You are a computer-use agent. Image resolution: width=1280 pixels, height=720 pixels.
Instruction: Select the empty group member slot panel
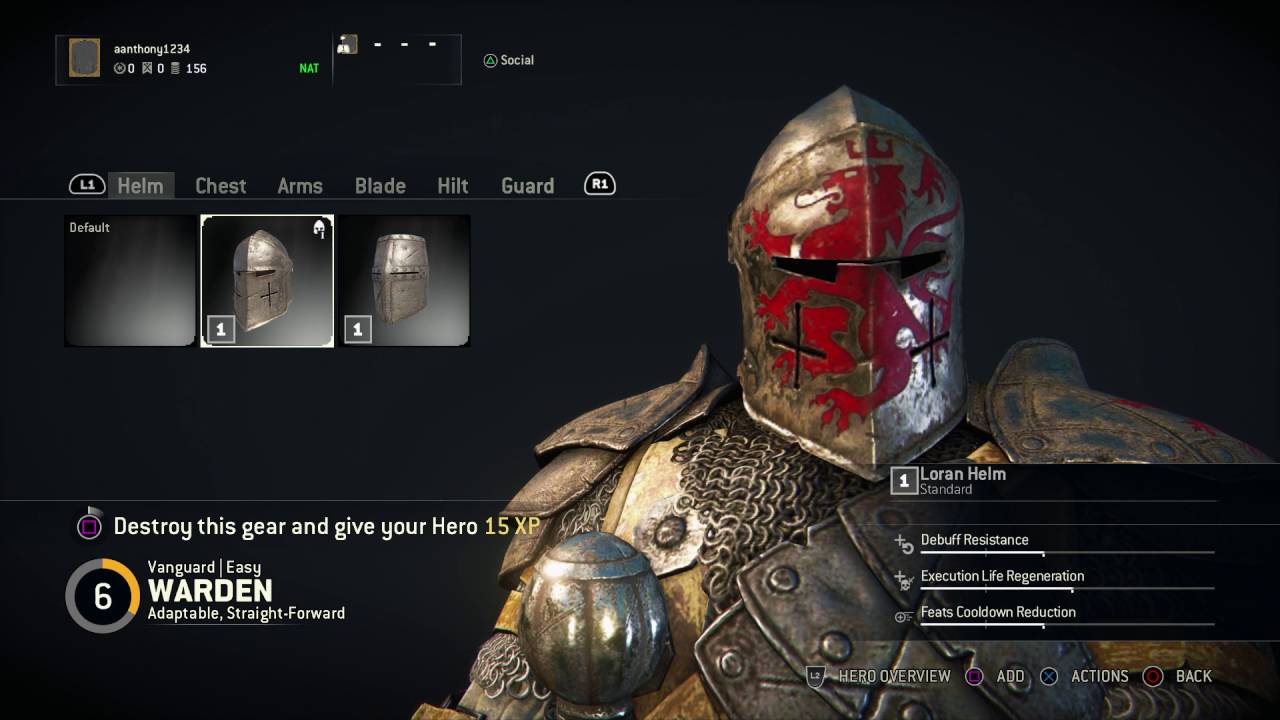click(397, 59)
